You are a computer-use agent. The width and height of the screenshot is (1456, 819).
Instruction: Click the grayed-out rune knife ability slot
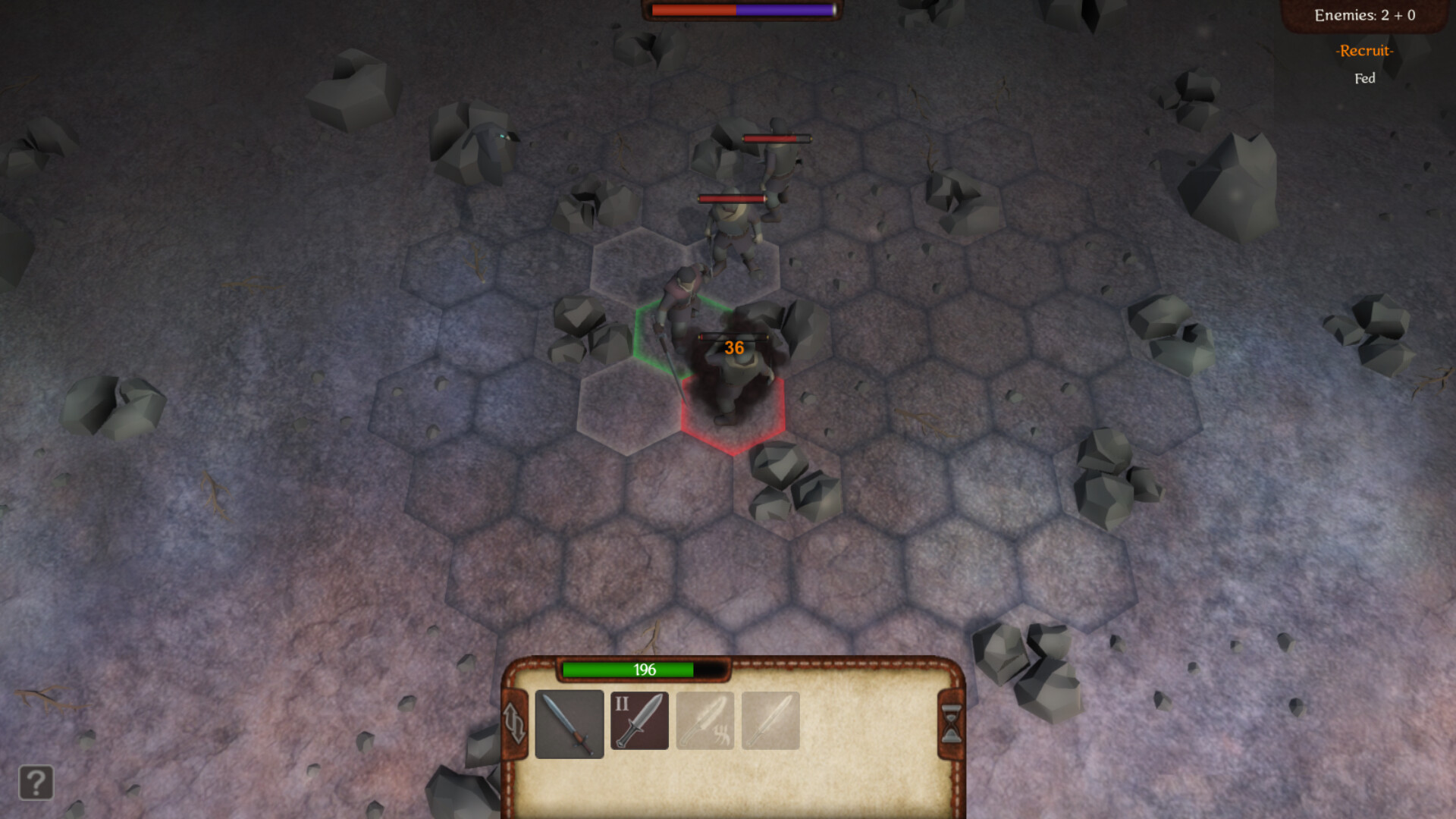point(704,721)
